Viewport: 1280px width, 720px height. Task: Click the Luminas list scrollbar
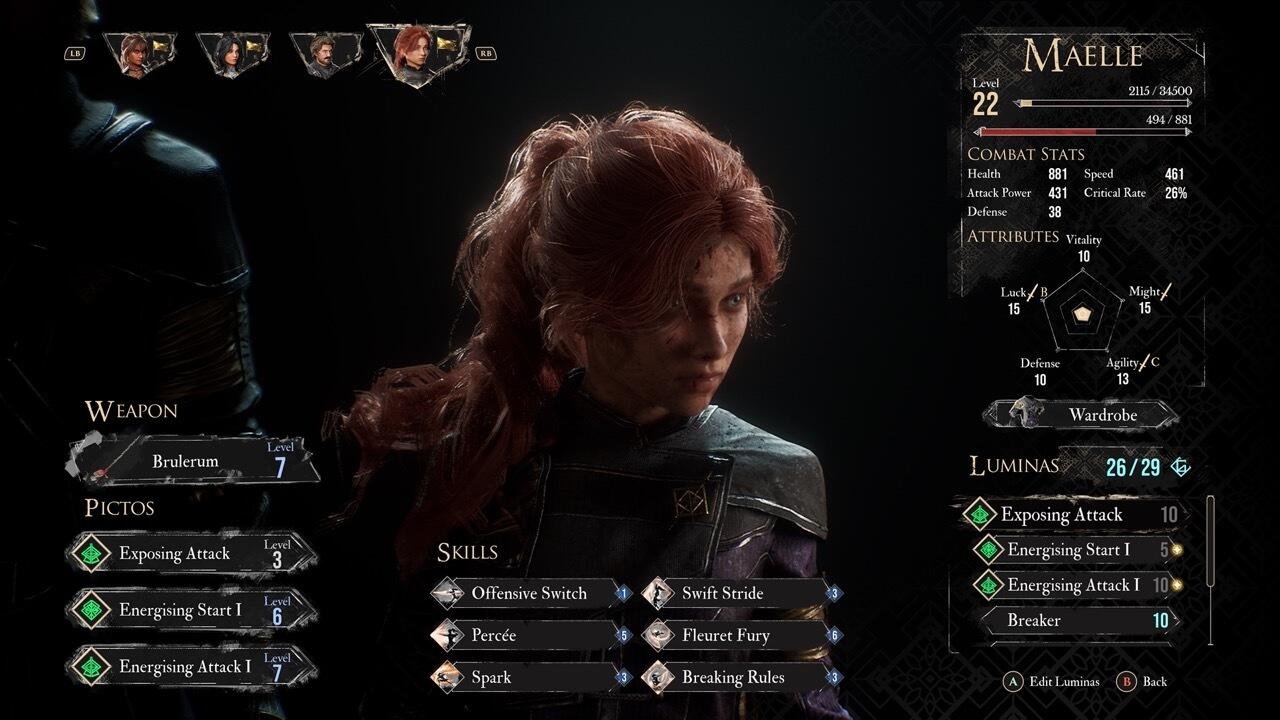click(x=1211, y=540)
